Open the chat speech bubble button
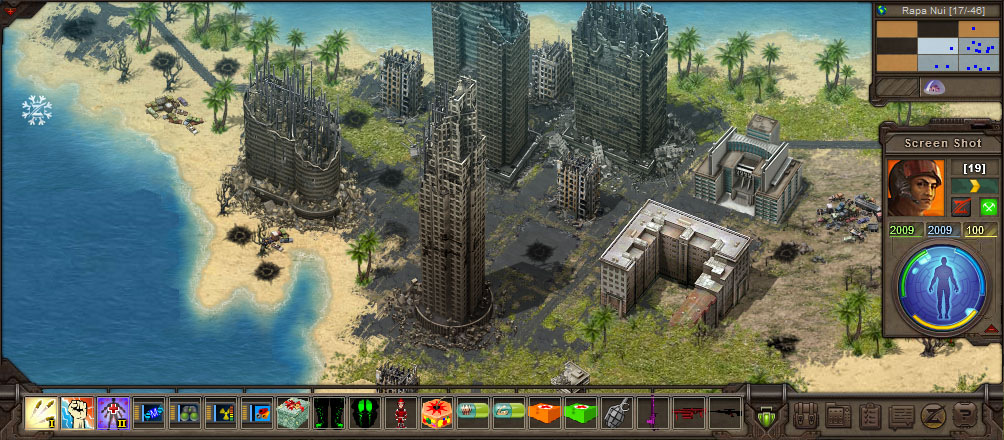The image size is (1004, 440). click(901, 414)
